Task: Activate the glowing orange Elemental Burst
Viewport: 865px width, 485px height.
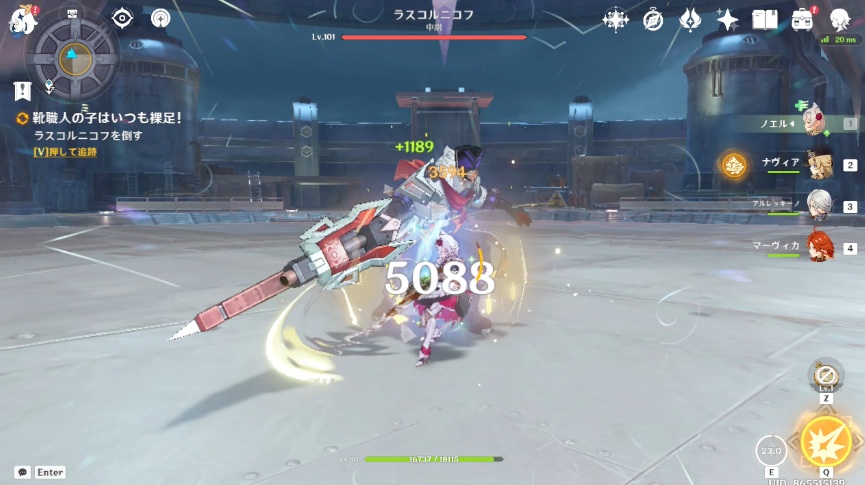Action: pyautogui.click(x=826, y=442)
